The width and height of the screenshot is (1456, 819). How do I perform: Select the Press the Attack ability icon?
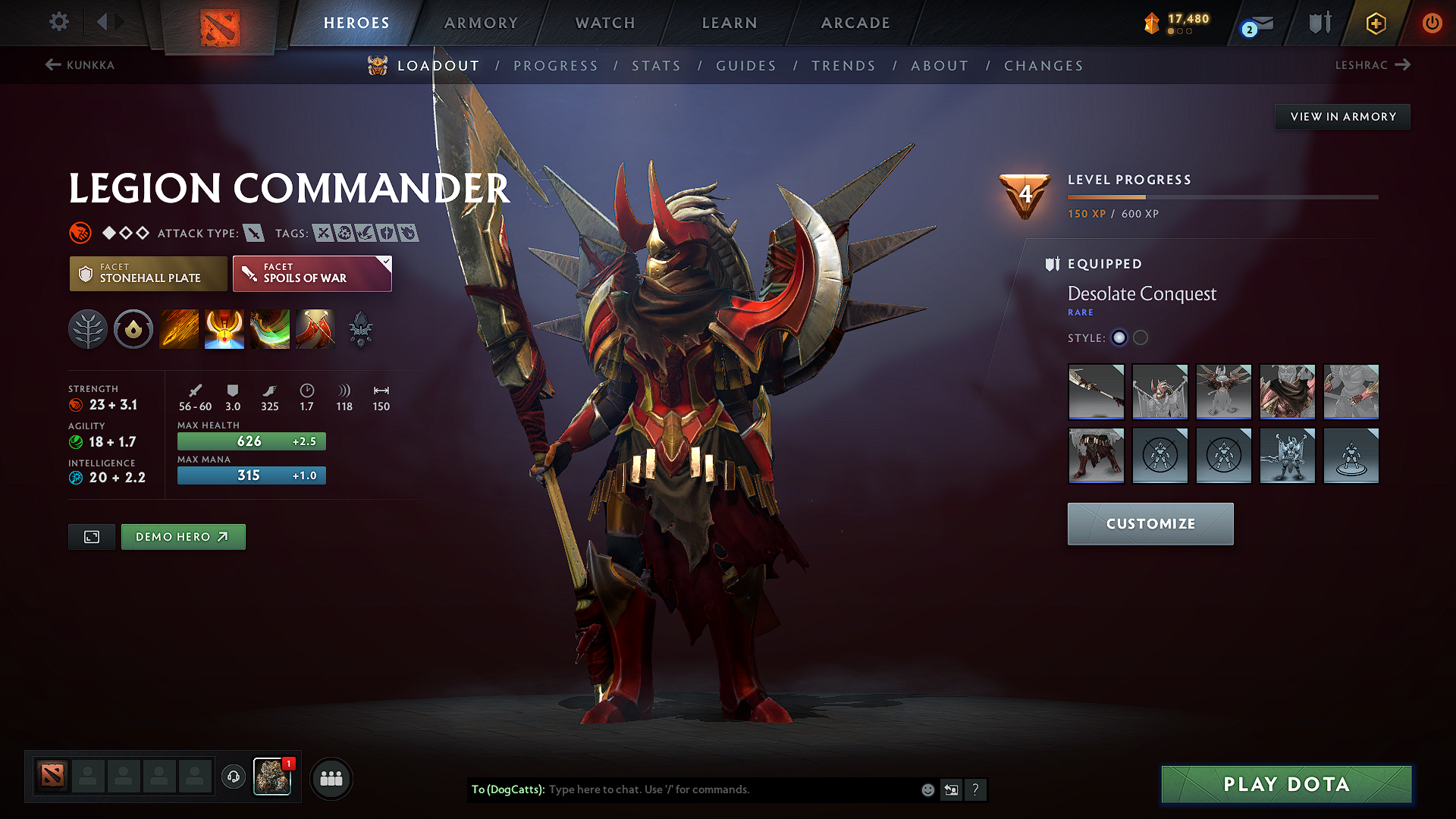click(224, 329)
